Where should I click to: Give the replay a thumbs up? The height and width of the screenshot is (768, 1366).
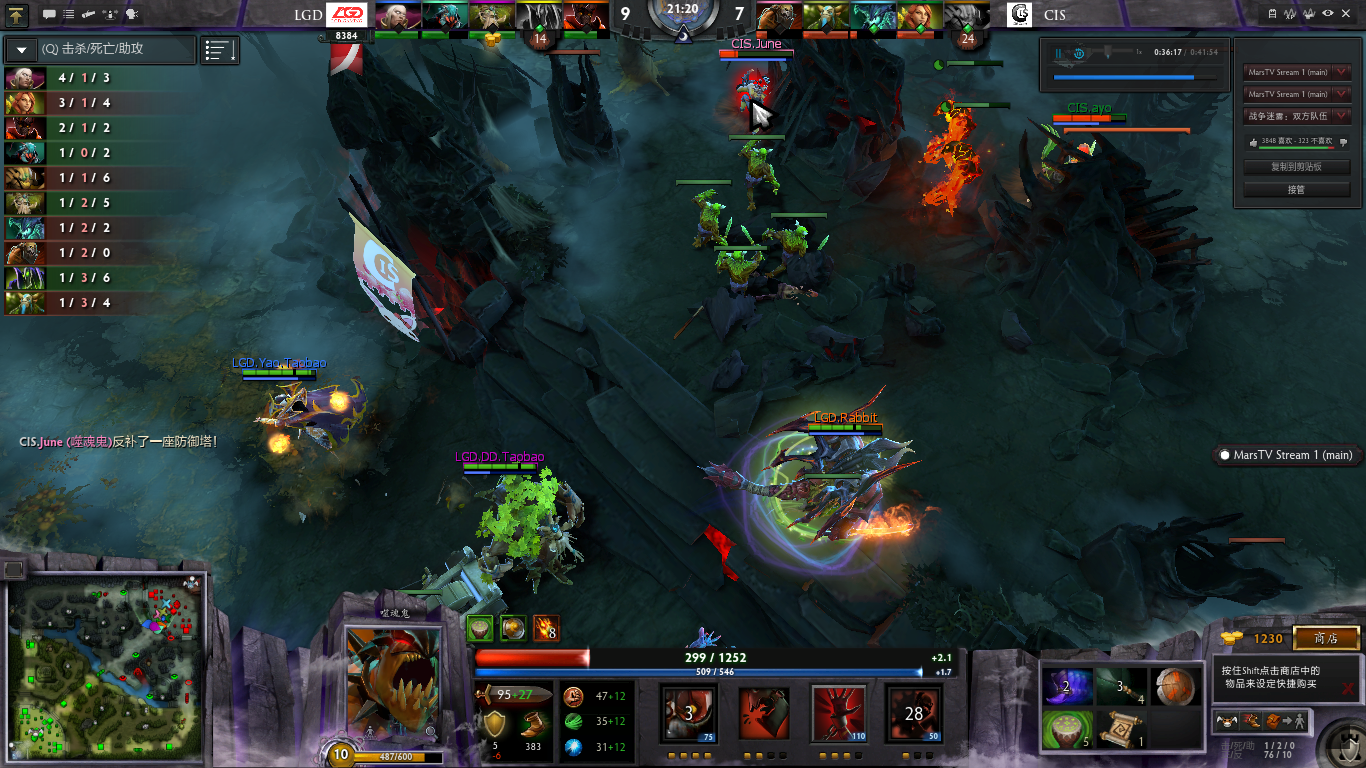tap(1254, 142)
